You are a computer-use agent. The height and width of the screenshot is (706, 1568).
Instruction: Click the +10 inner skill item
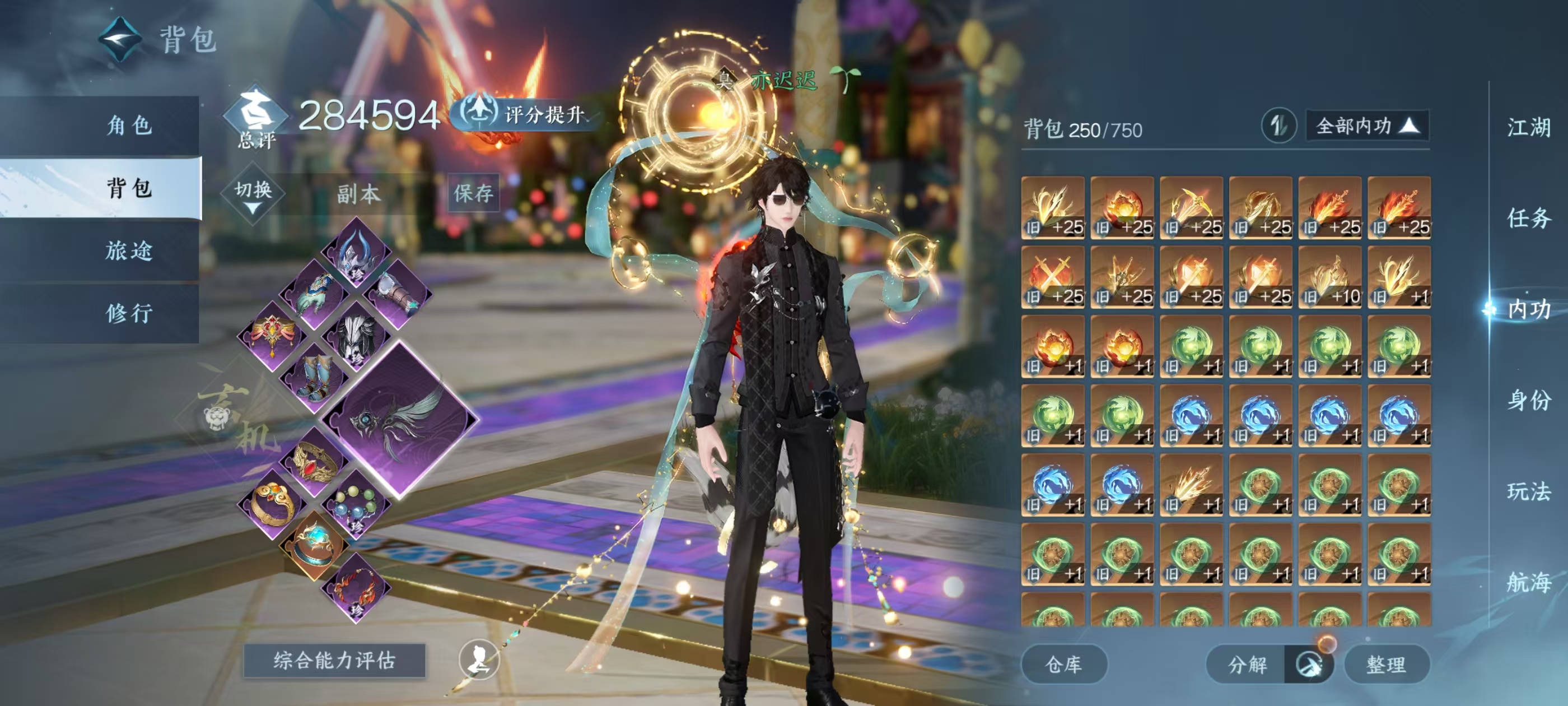click(x=1329, y=278)
